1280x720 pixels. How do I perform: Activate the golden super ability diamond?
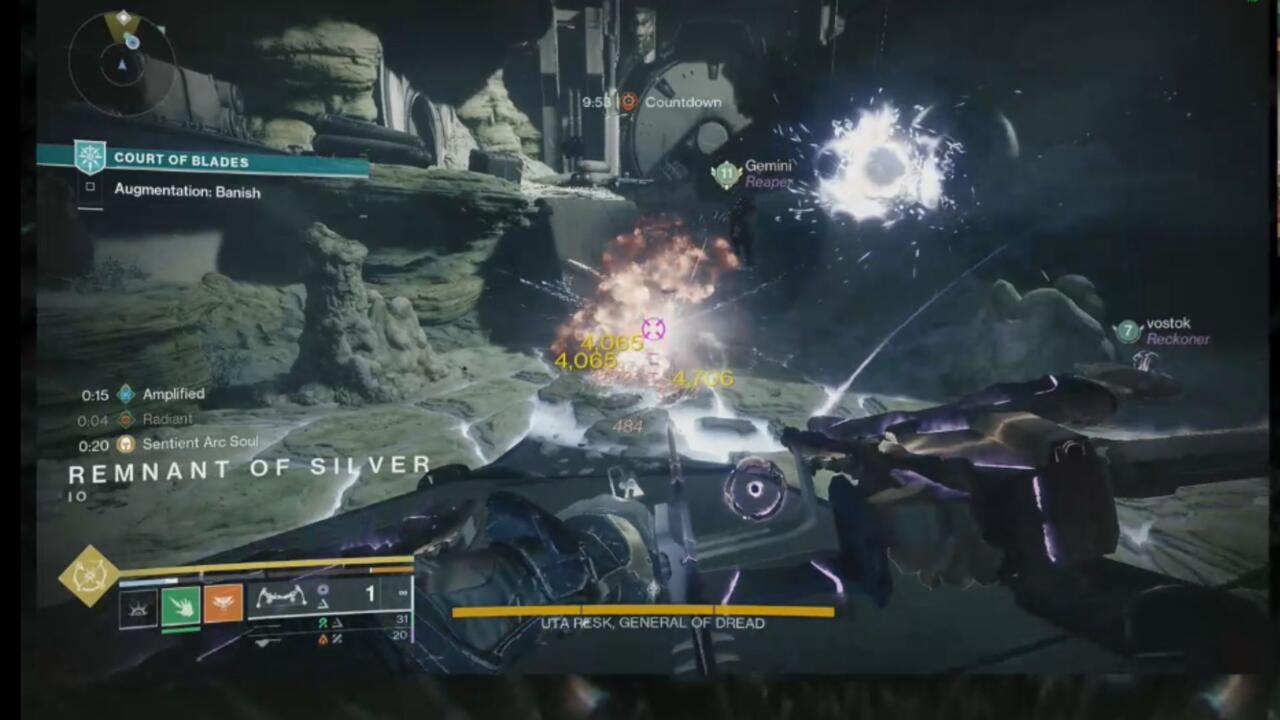[x=90, y=575]
